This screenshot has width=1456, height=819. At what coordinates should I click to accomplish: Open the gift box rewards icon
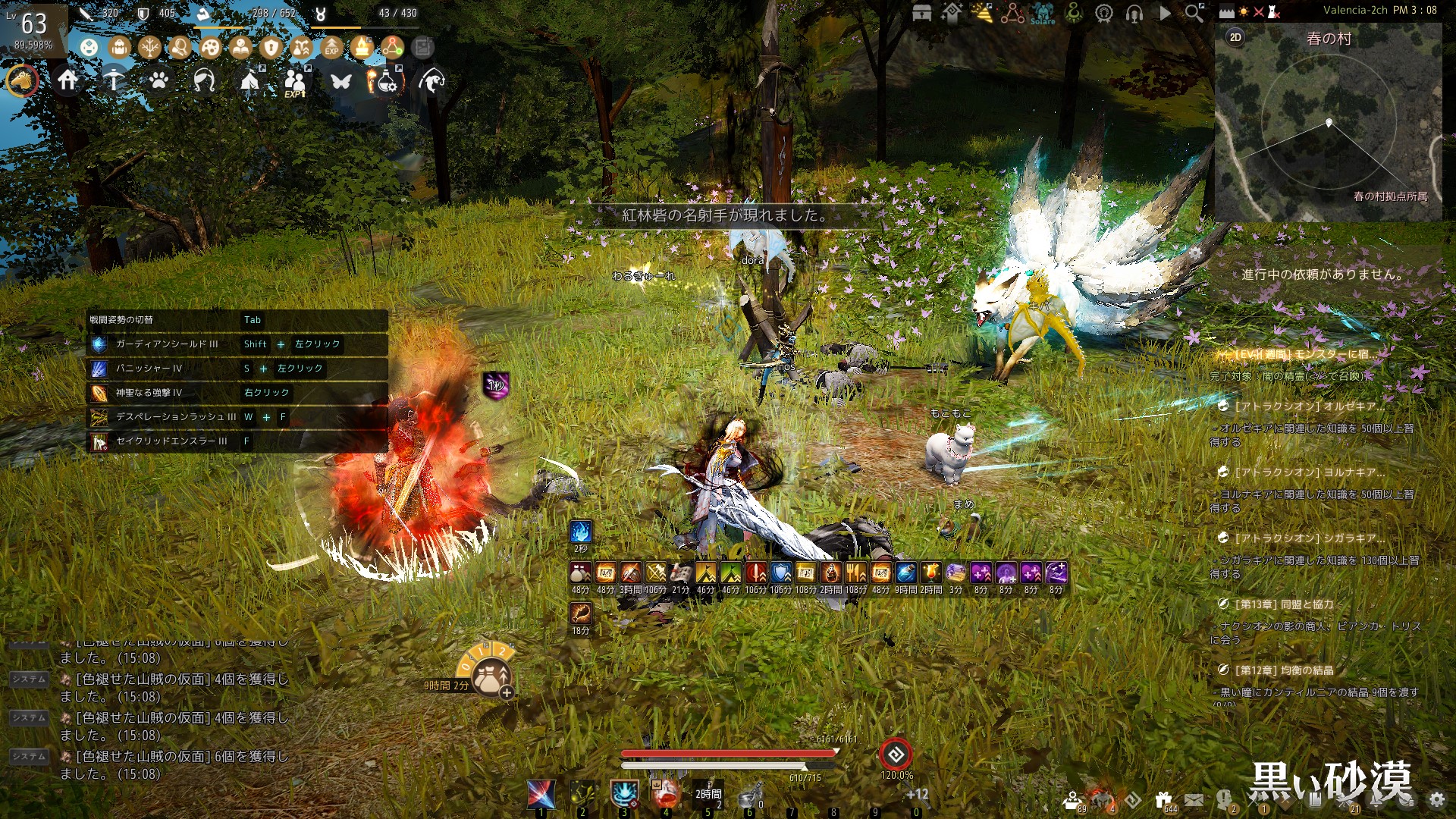click(x=1163, y=799)
